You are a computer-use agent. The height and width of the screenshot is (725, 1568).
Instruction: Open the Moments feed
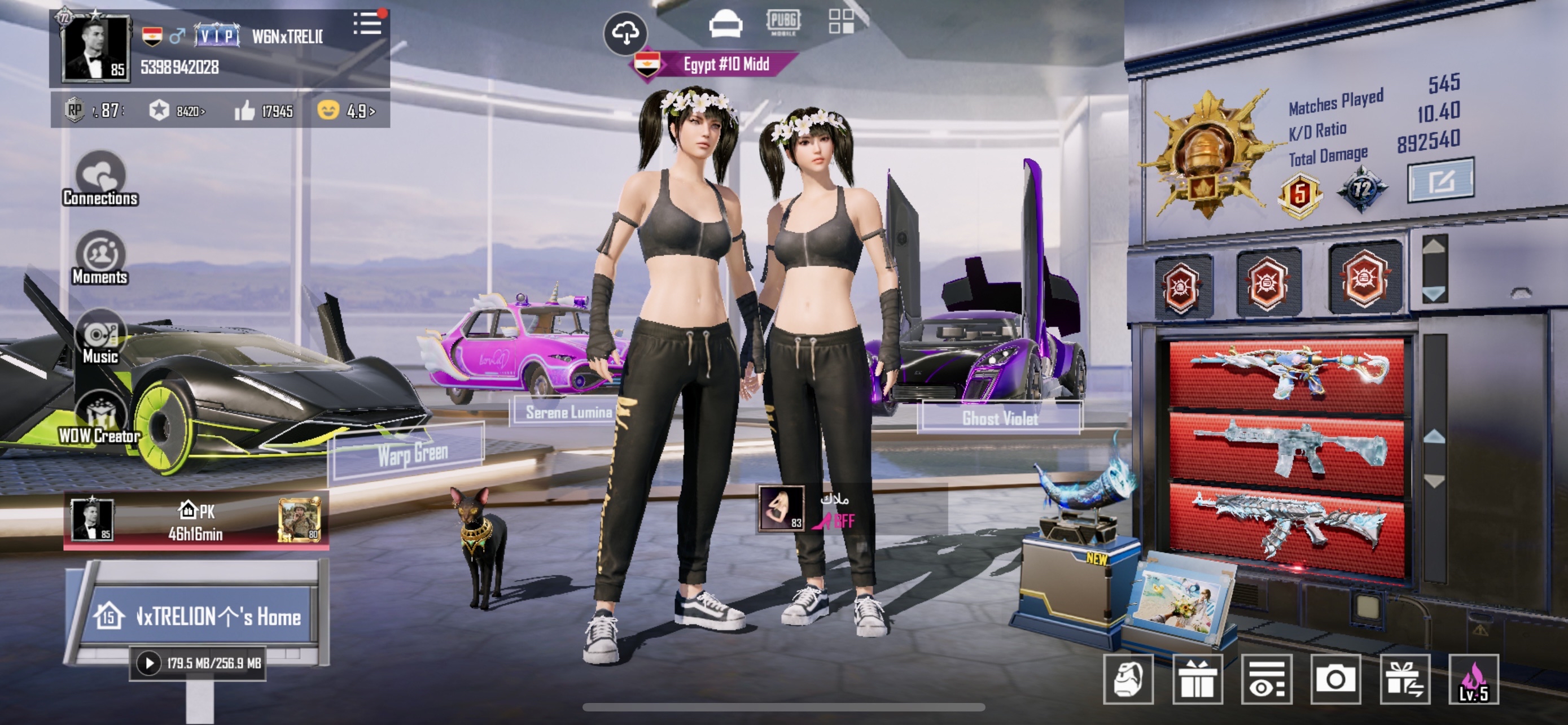[100, 258]
